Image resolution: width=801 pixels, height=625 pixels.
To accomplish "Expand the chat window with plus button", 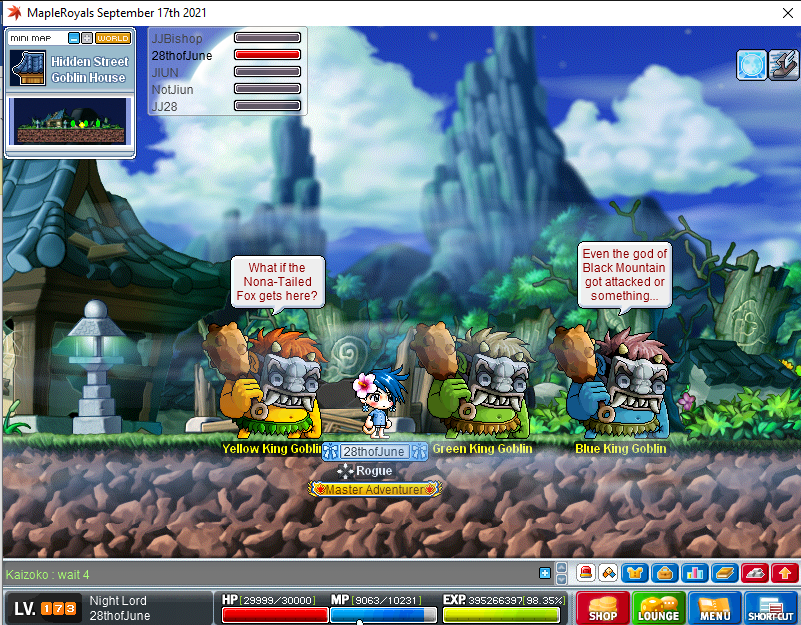I will [x=545, y=573].
